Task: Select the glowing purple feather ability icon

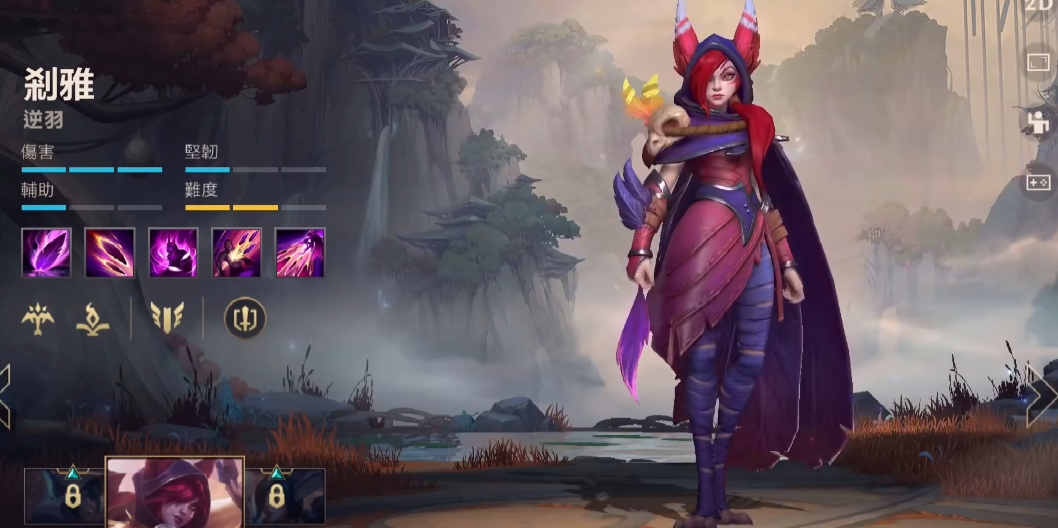Action: [x=46, y=252]
